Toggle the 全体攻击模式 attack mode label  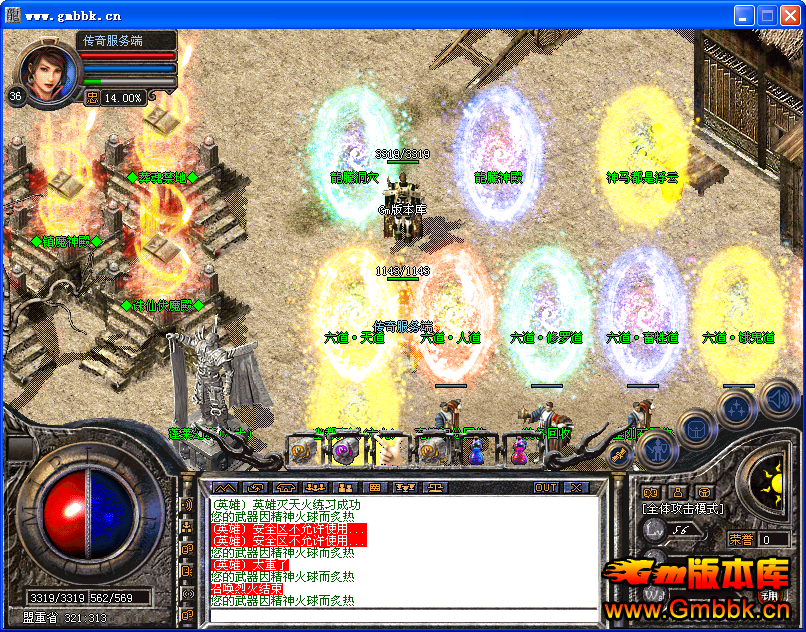pos(682,509)
